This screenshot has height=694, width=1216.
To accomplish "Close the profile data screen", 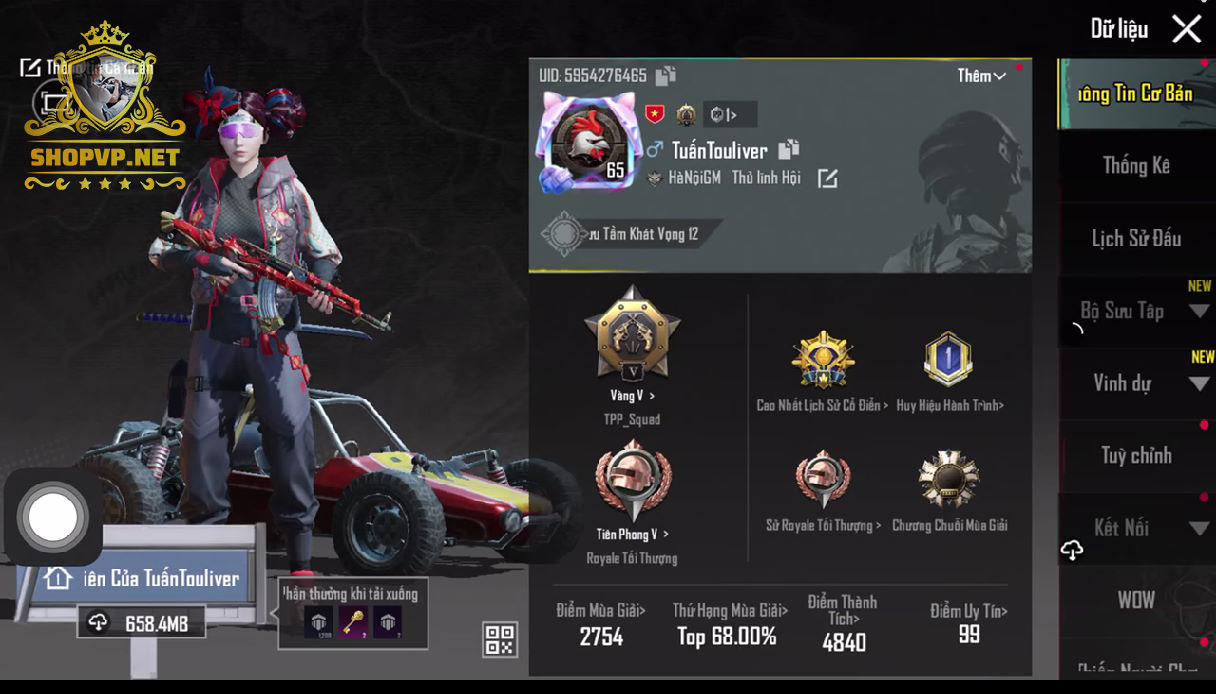I will coord(1186,29).
